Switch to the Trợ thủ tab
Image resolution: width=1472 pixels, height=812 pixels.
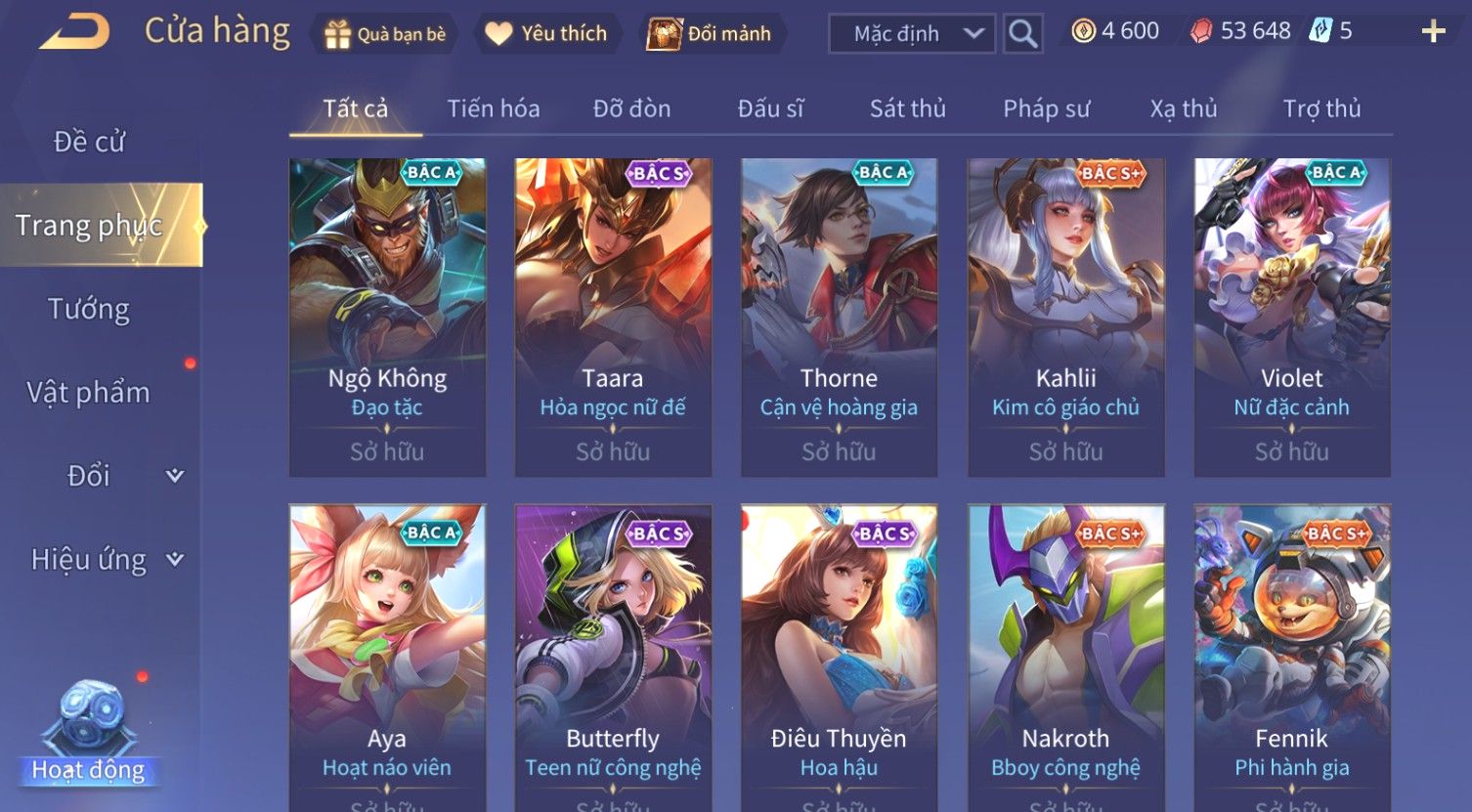(x=1321, y=108)
